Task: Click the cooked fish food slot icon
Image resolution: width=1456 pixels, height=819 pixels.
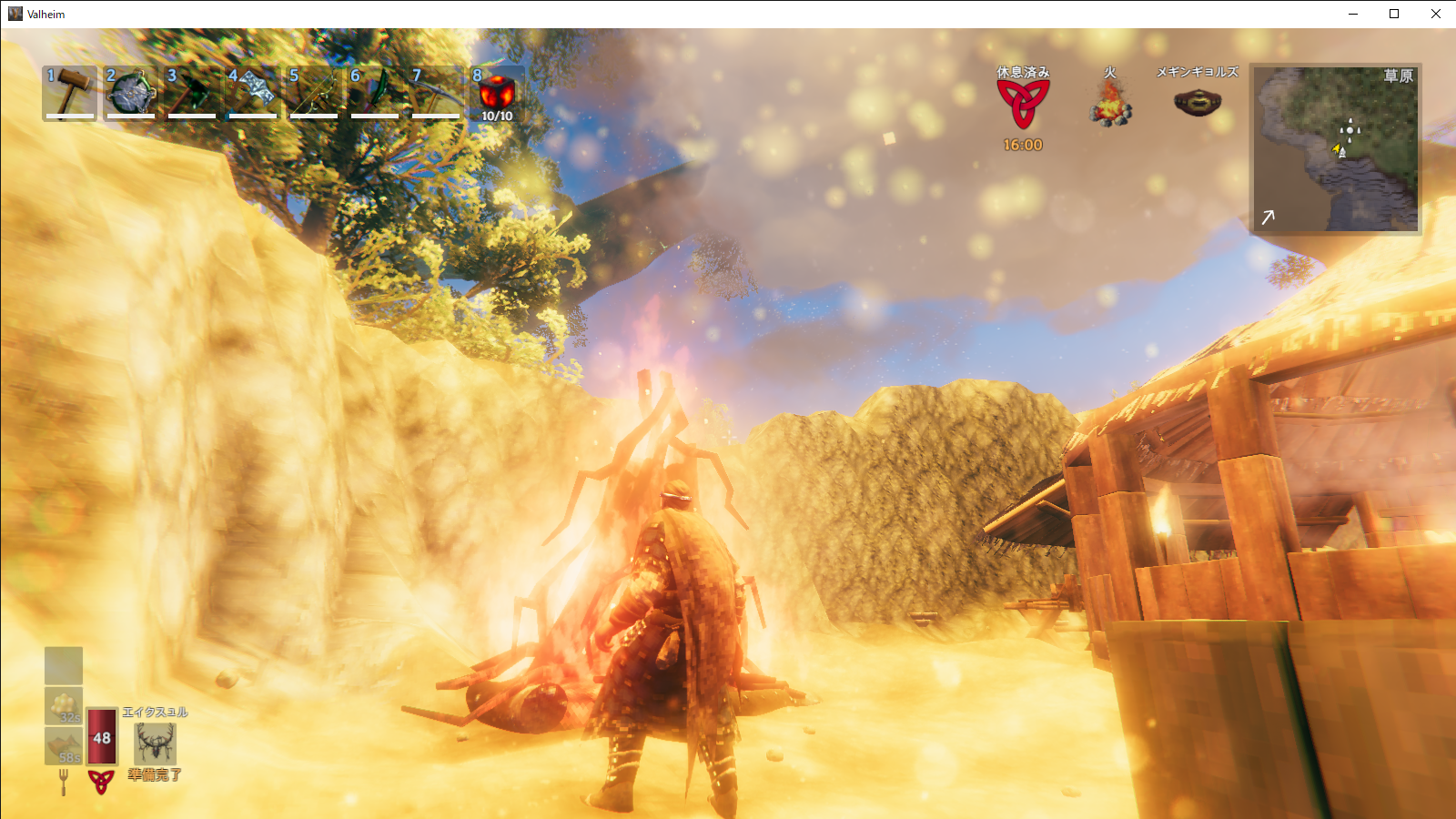Action: tap(64, 745)
